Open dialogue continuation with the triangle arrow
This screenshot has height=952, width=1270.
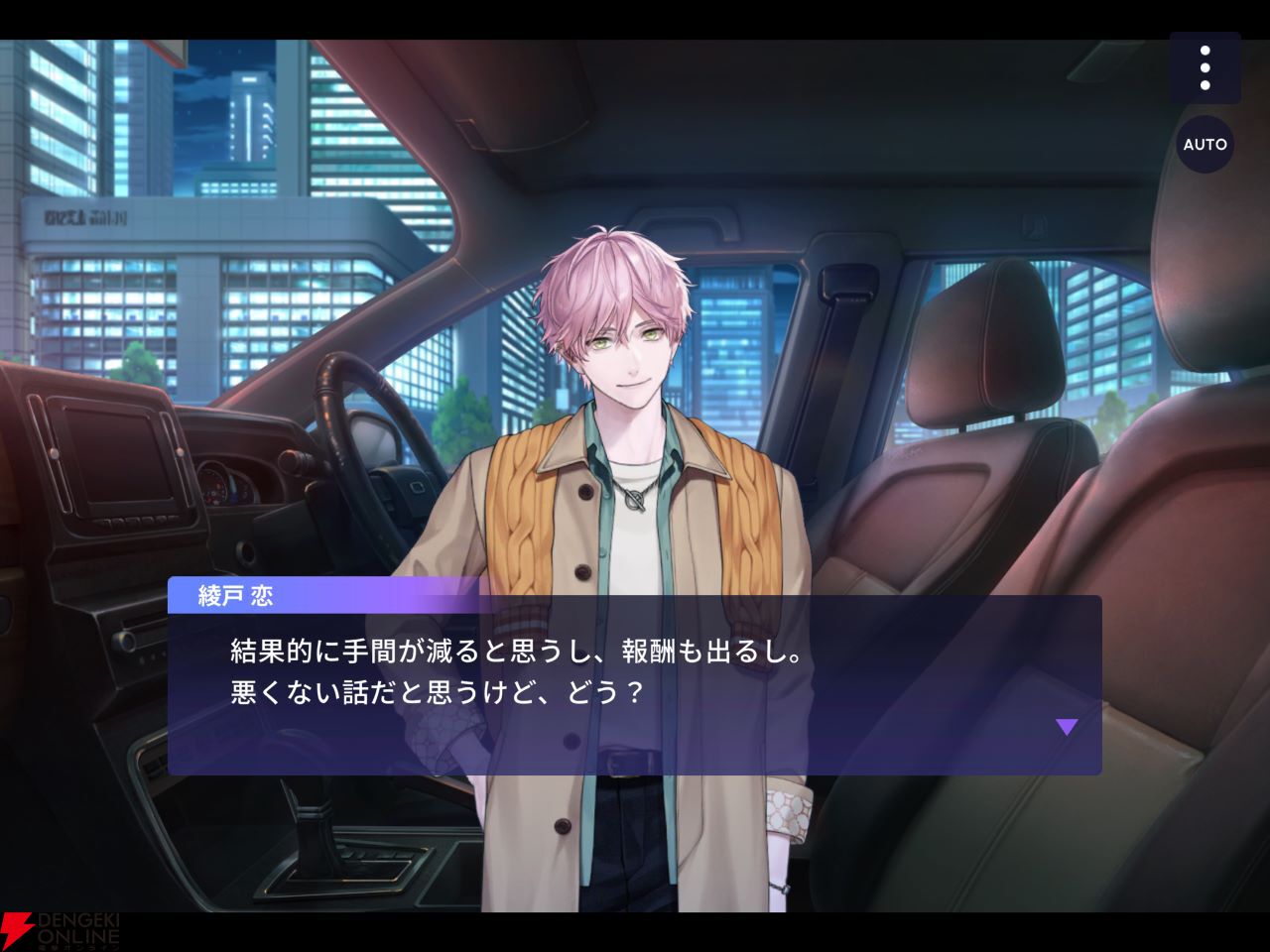pyautogui.click(x=1069, y=727)
